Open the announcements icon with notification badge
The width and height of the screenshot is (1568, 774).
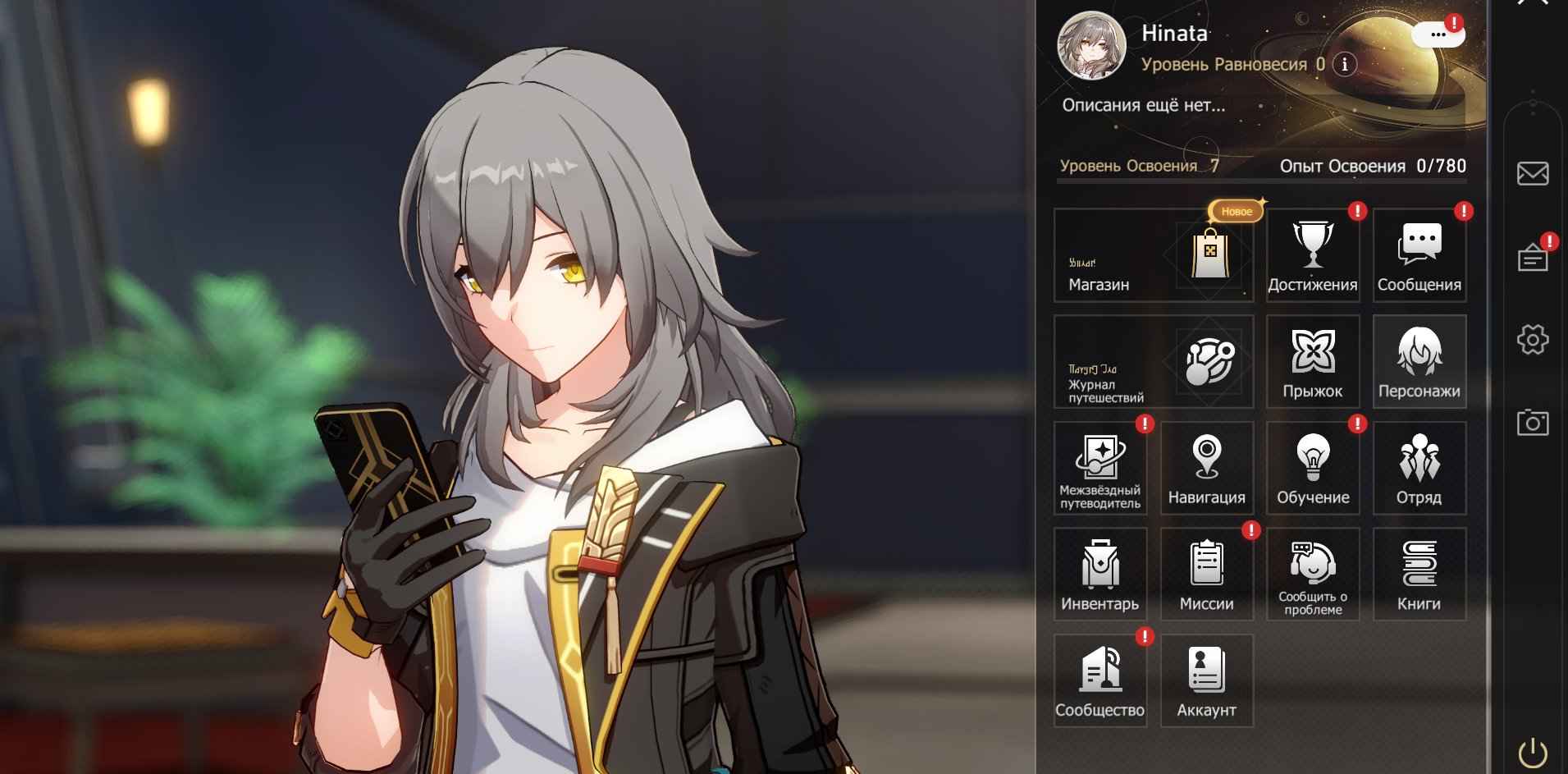[x=1531, y=256]
